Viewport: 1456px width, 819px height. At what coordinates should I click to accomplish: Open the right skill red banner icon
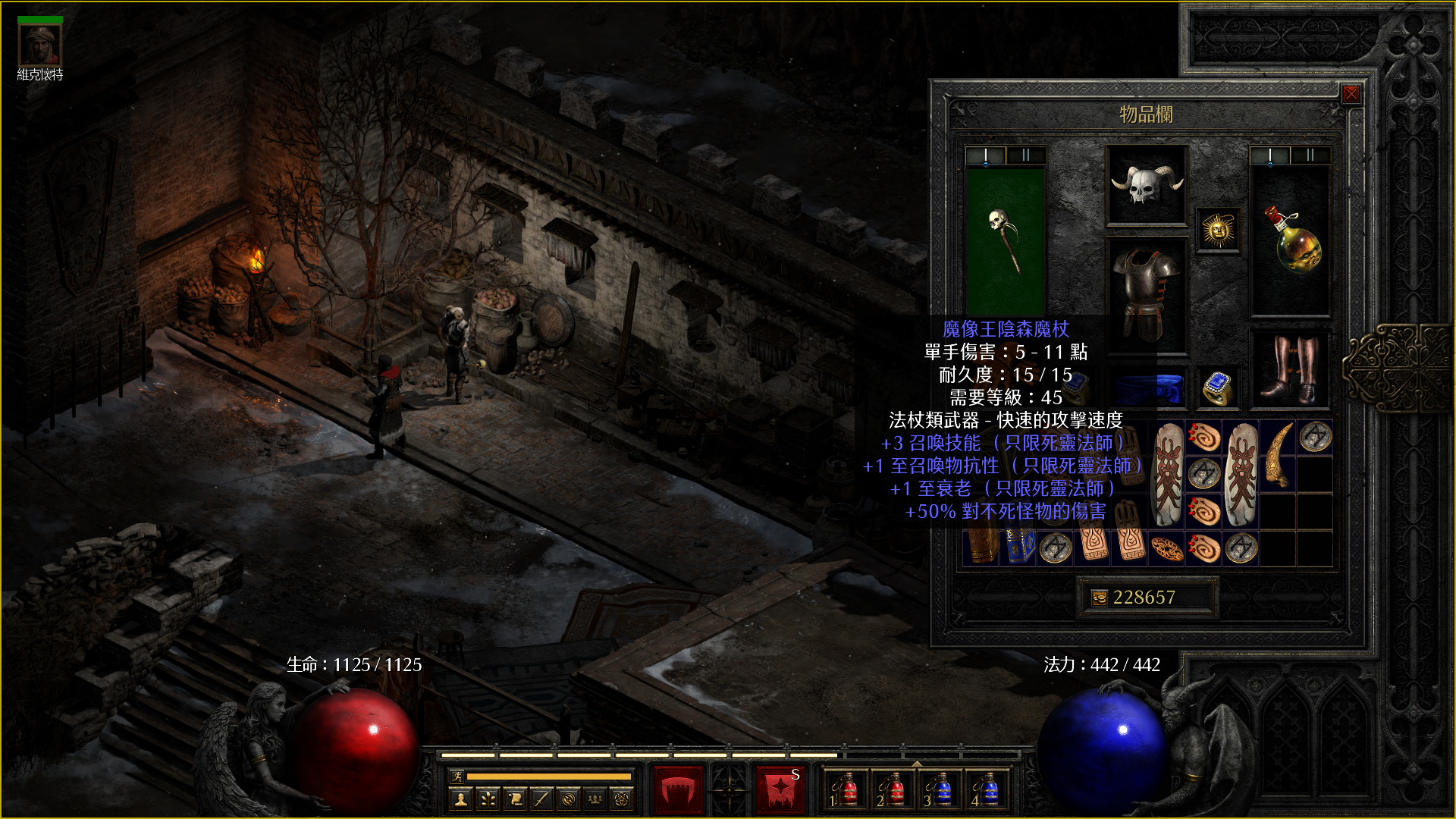[x=780, y=790]
